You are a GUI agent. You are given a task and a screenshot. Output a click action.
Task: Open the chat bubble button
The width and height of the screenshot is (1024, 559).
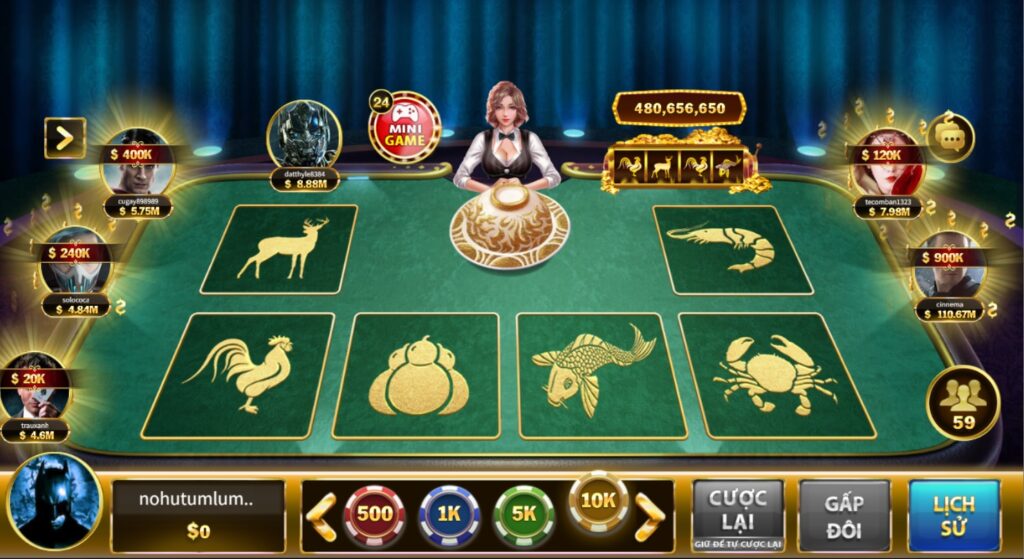coord(949,136)
